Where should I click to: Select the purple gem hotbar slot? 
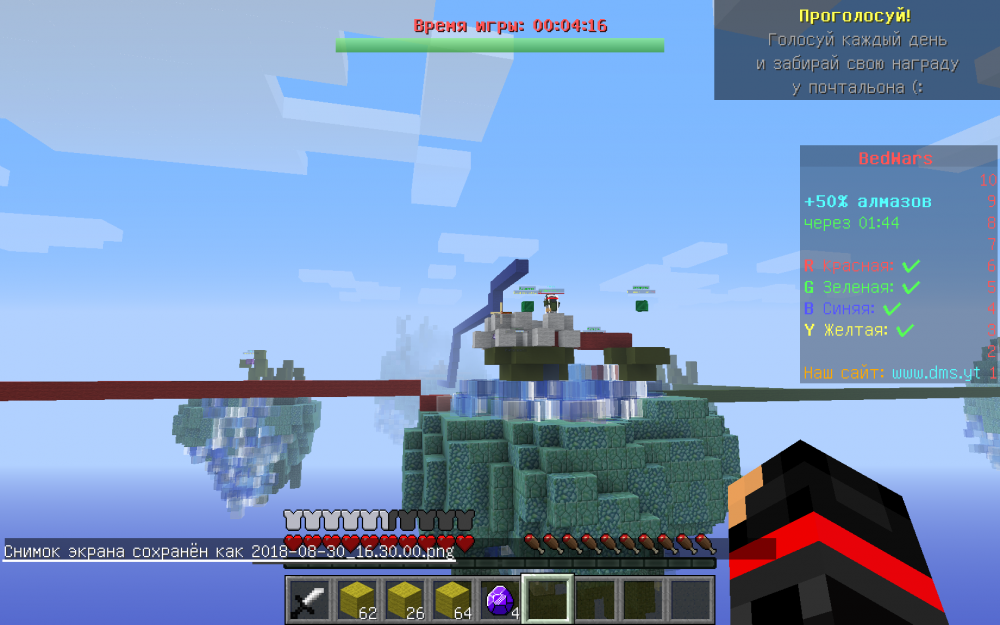coord(500,600)
